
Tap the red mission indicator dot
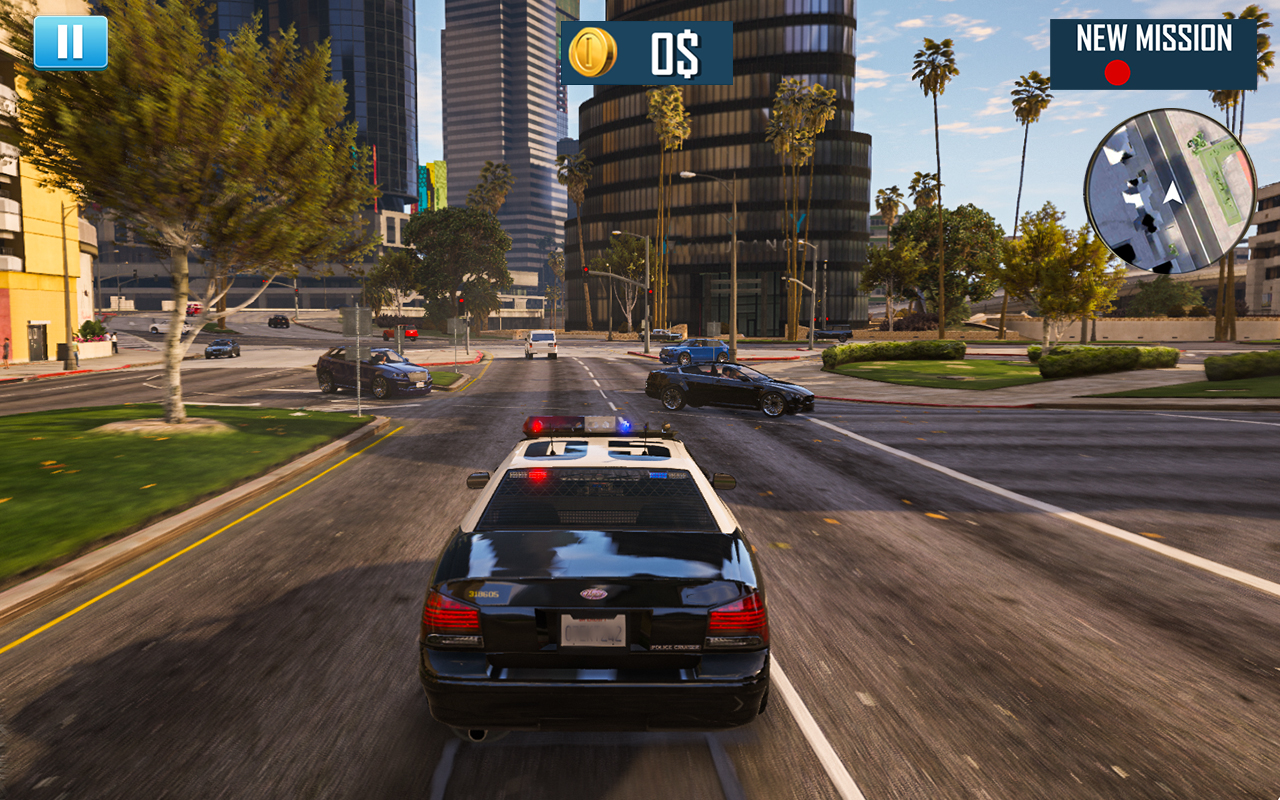click(x=1118, y=71)
